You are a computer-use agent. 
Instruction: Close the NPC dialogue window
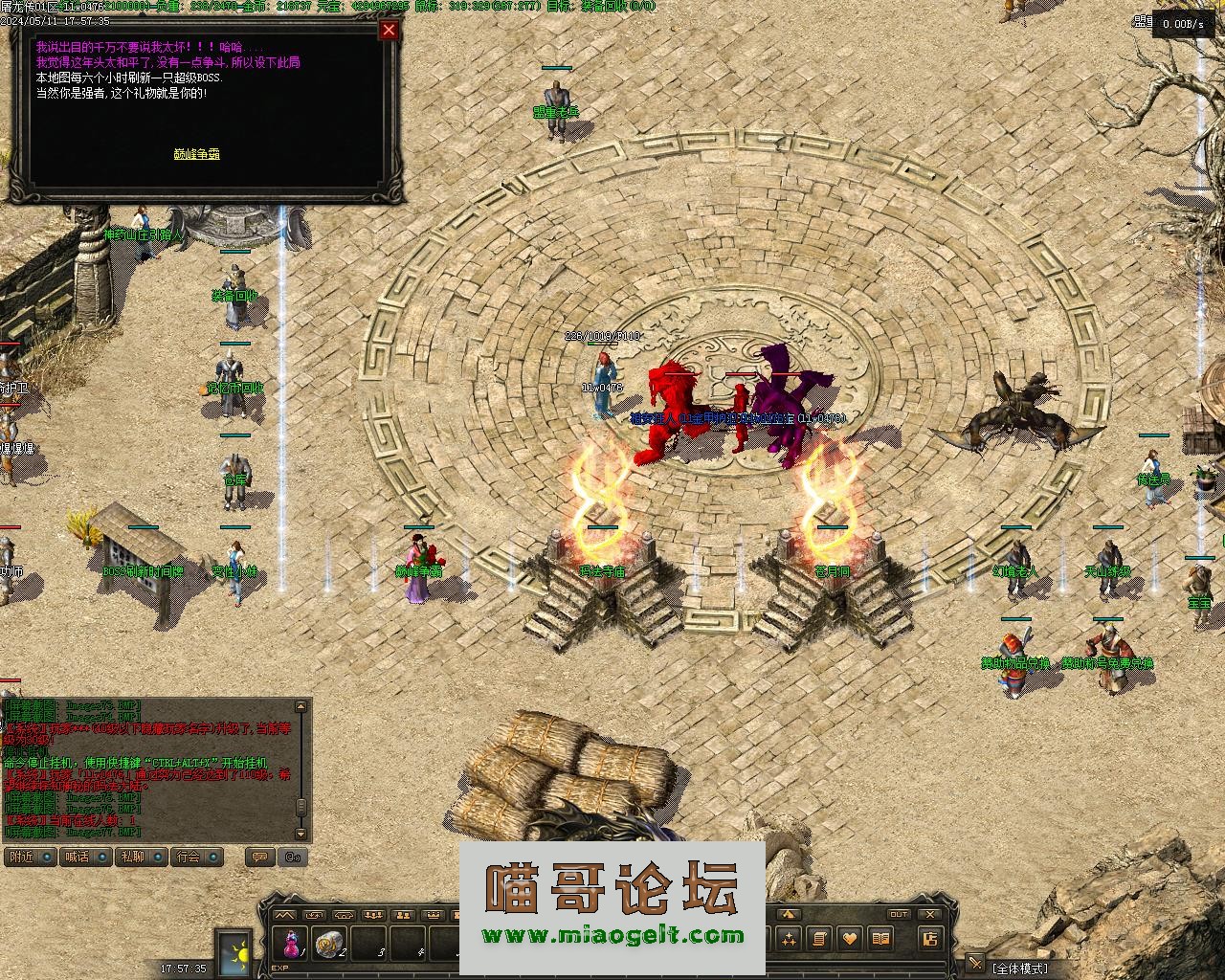pos(389,31)
